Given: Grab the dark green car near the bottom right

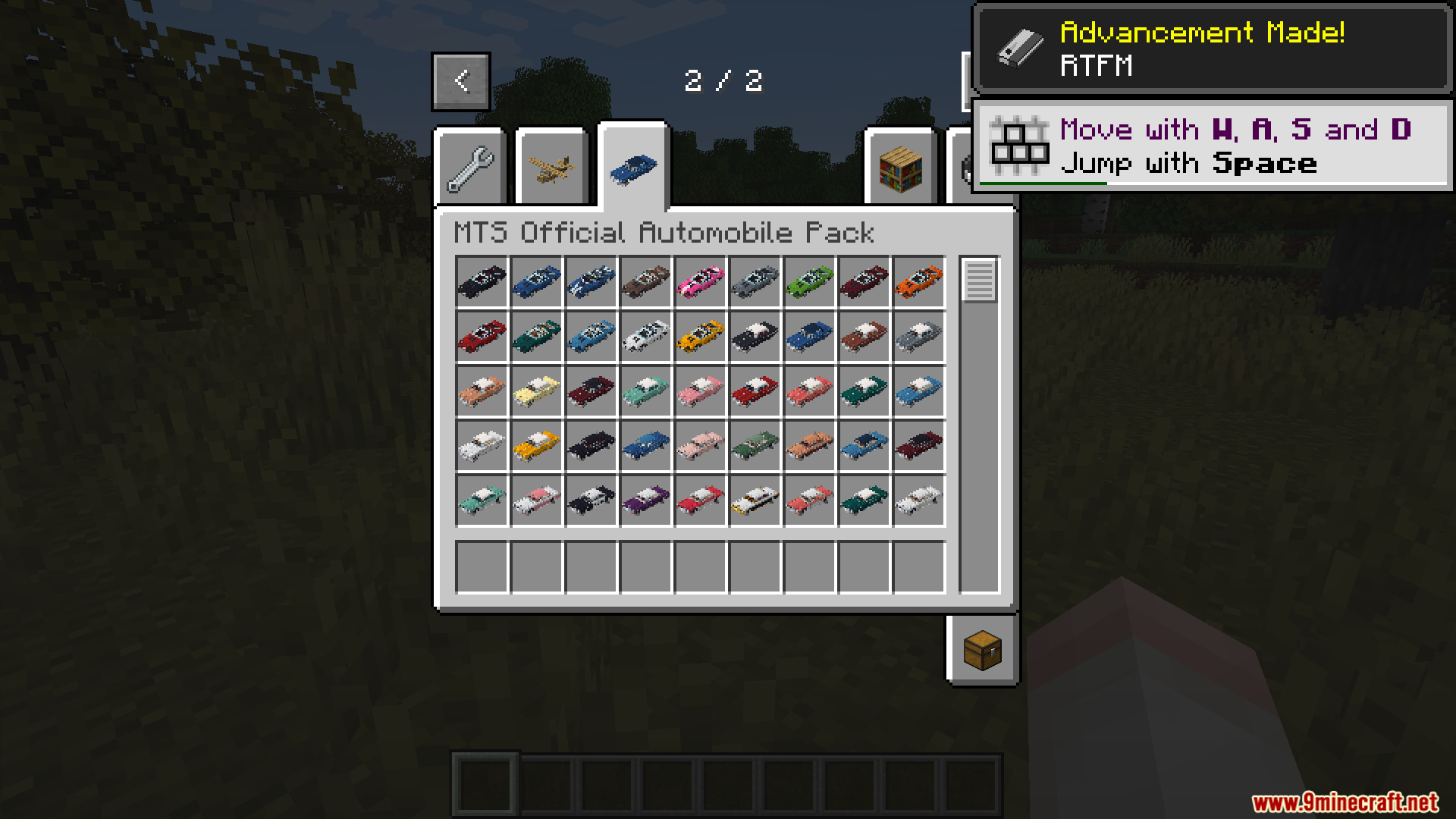Looking at the screenshot, I should tap(864, 499).
